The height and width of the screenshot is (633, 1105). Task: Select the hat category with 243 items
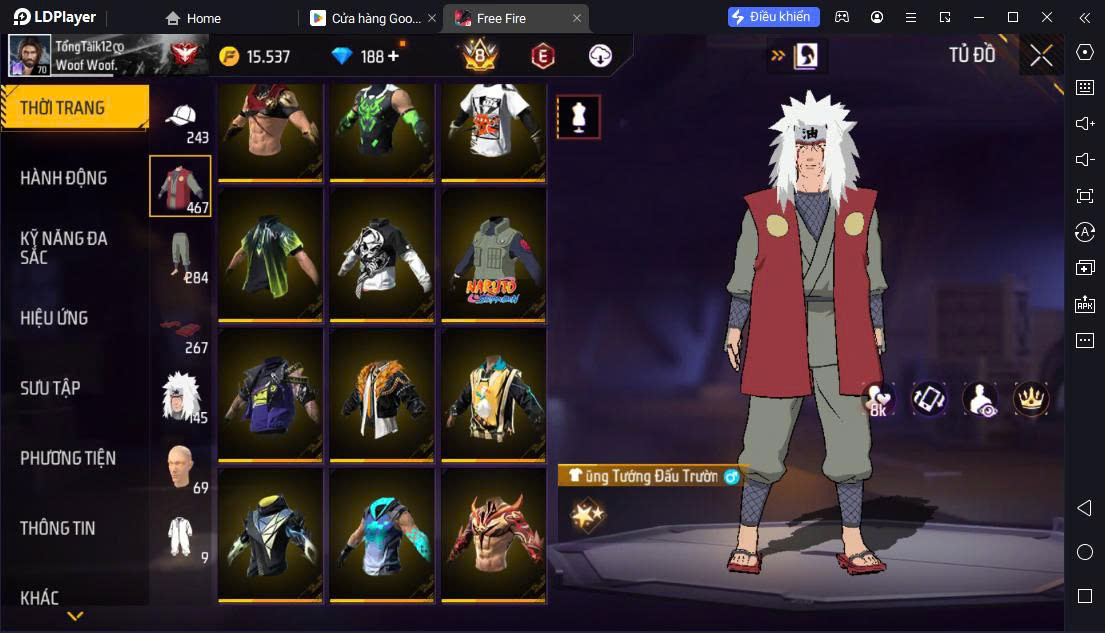pyautogui.click(x=181, y=121)
